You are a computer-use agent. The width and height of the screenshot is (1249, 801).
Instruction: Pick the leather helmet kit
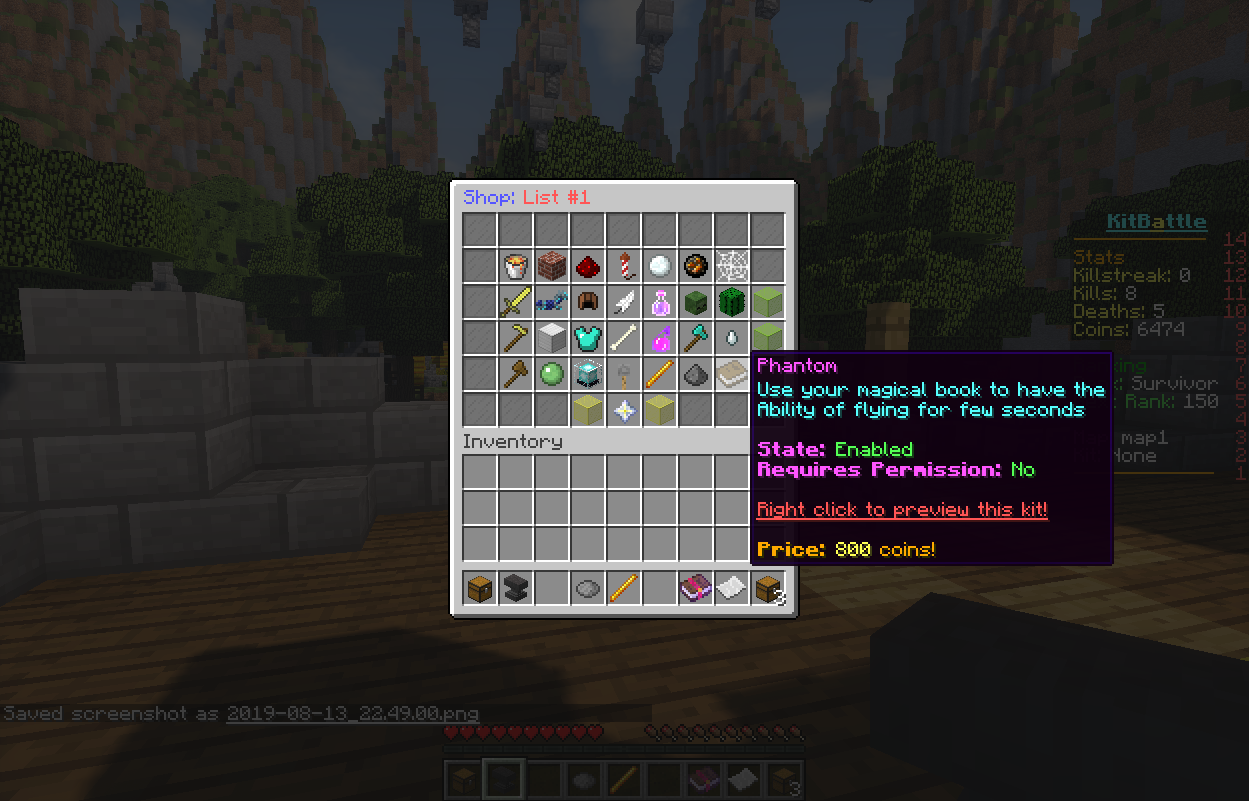coord(588,302)
